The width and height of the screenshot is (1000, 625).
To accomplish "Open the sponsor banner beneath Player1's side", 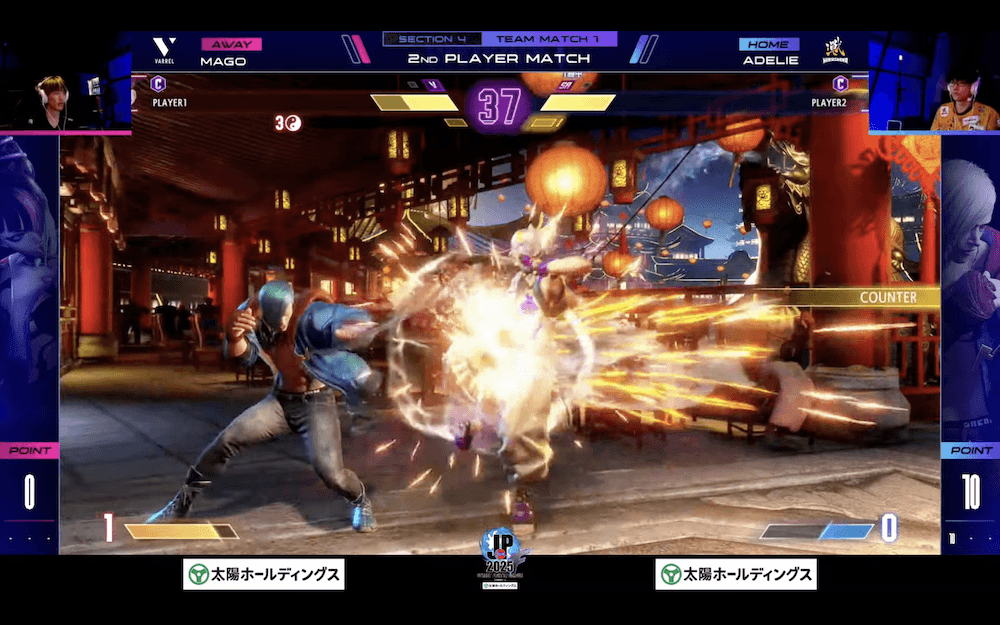I will [264, 574].
